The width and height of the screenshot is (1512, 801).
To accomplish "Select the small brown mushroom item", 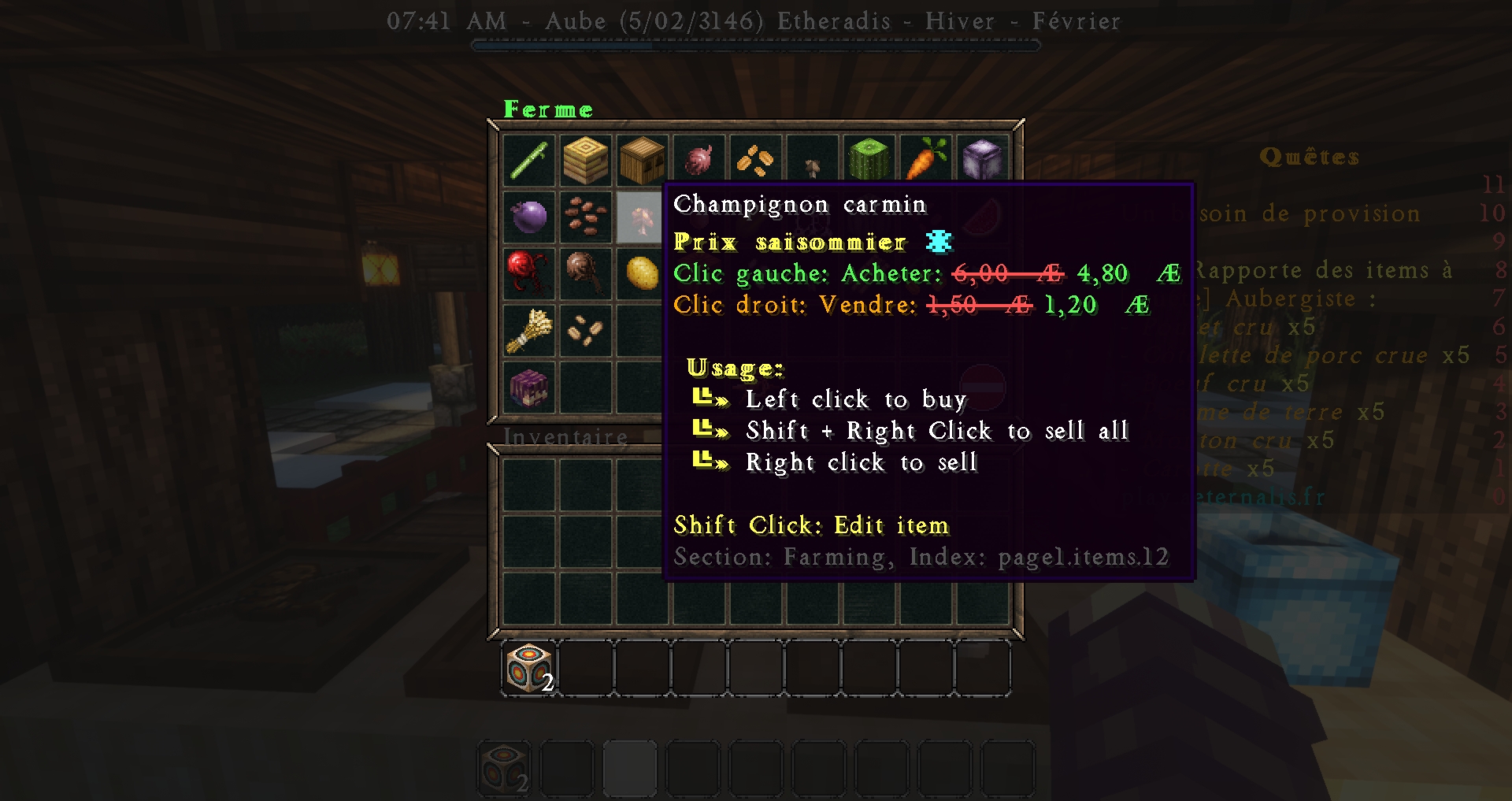I will 812,164.
